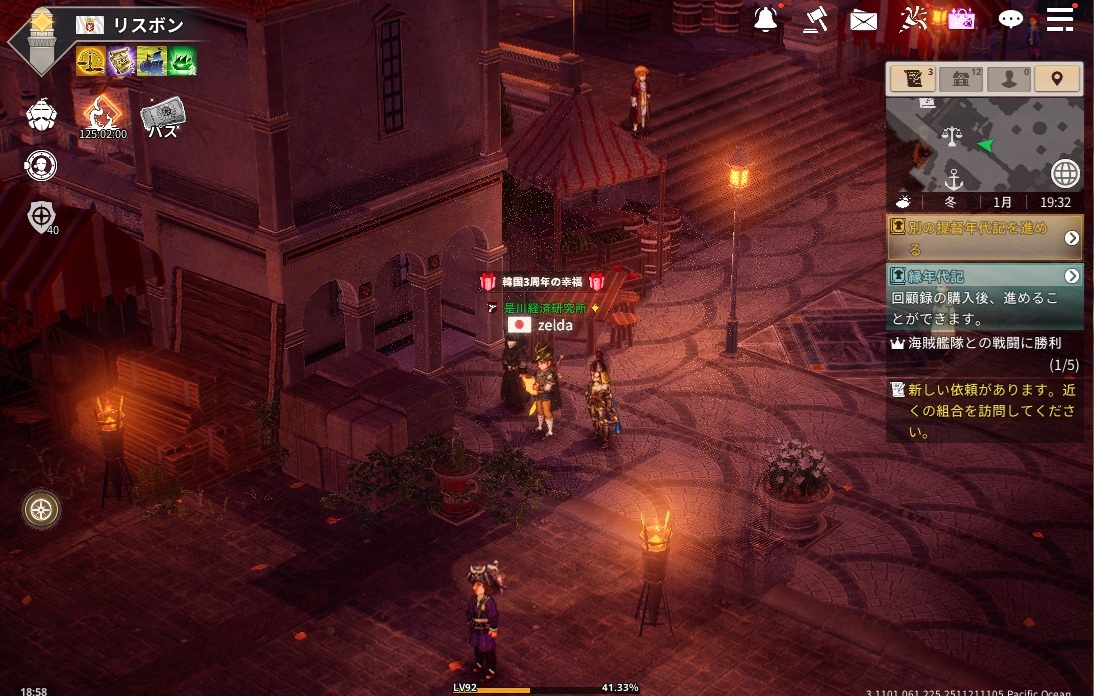Click the compass button
This screenshot has width=1094, height=696.
[41, 509]
